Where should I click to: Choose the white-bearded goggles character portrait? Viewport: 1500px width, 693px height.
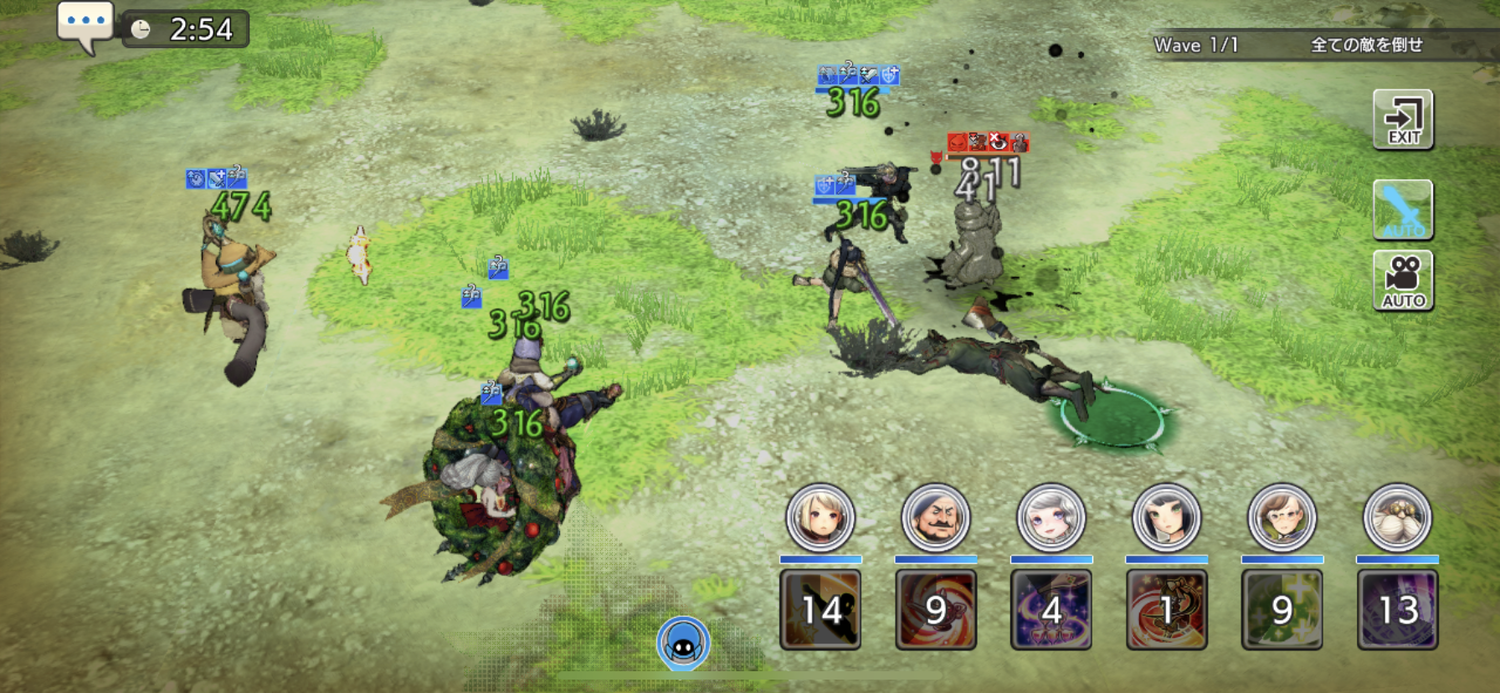1398,518
